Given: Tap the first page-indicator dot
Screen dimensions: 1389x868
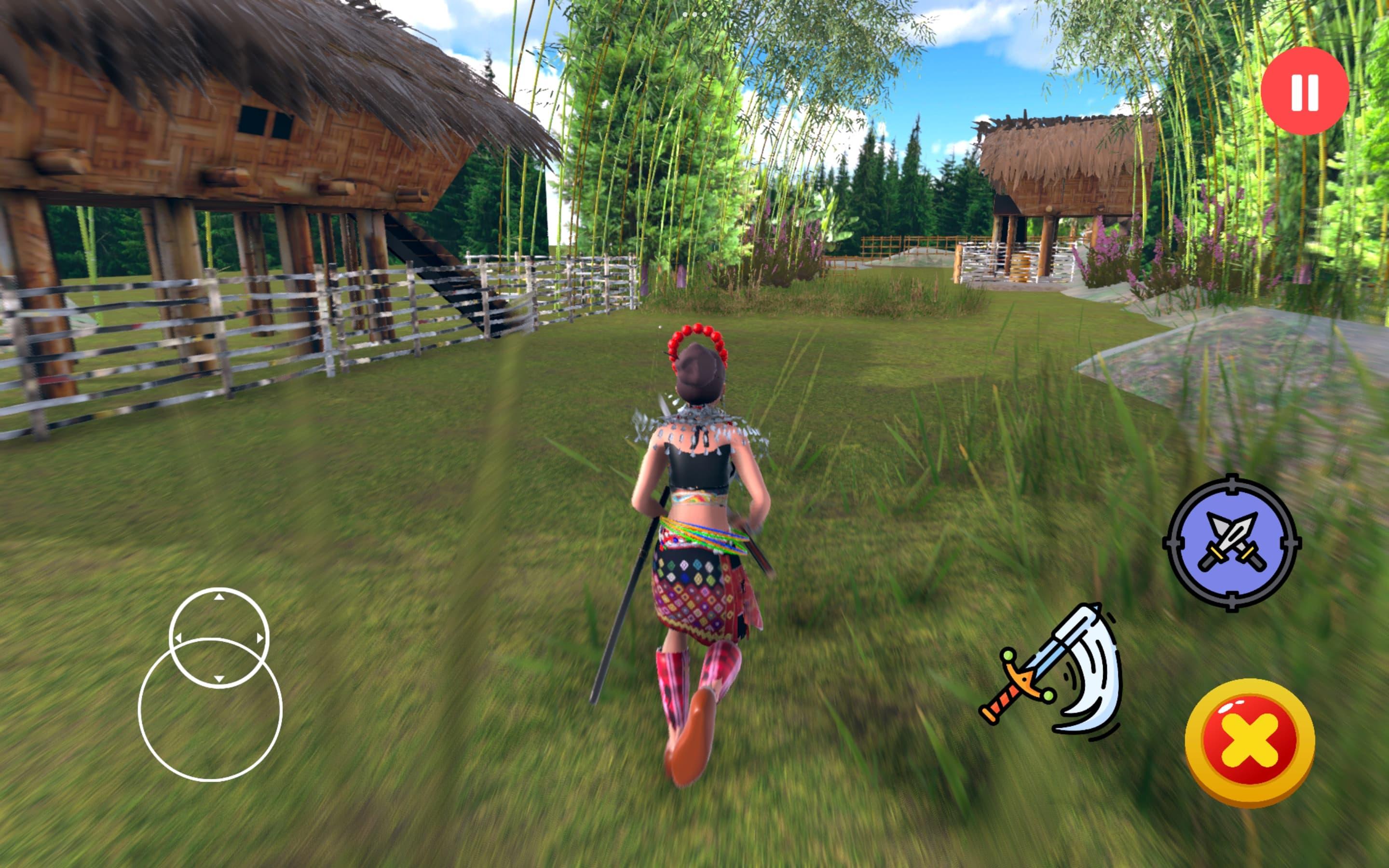Looking at the screenshot, I should click(x=685, y=15).
